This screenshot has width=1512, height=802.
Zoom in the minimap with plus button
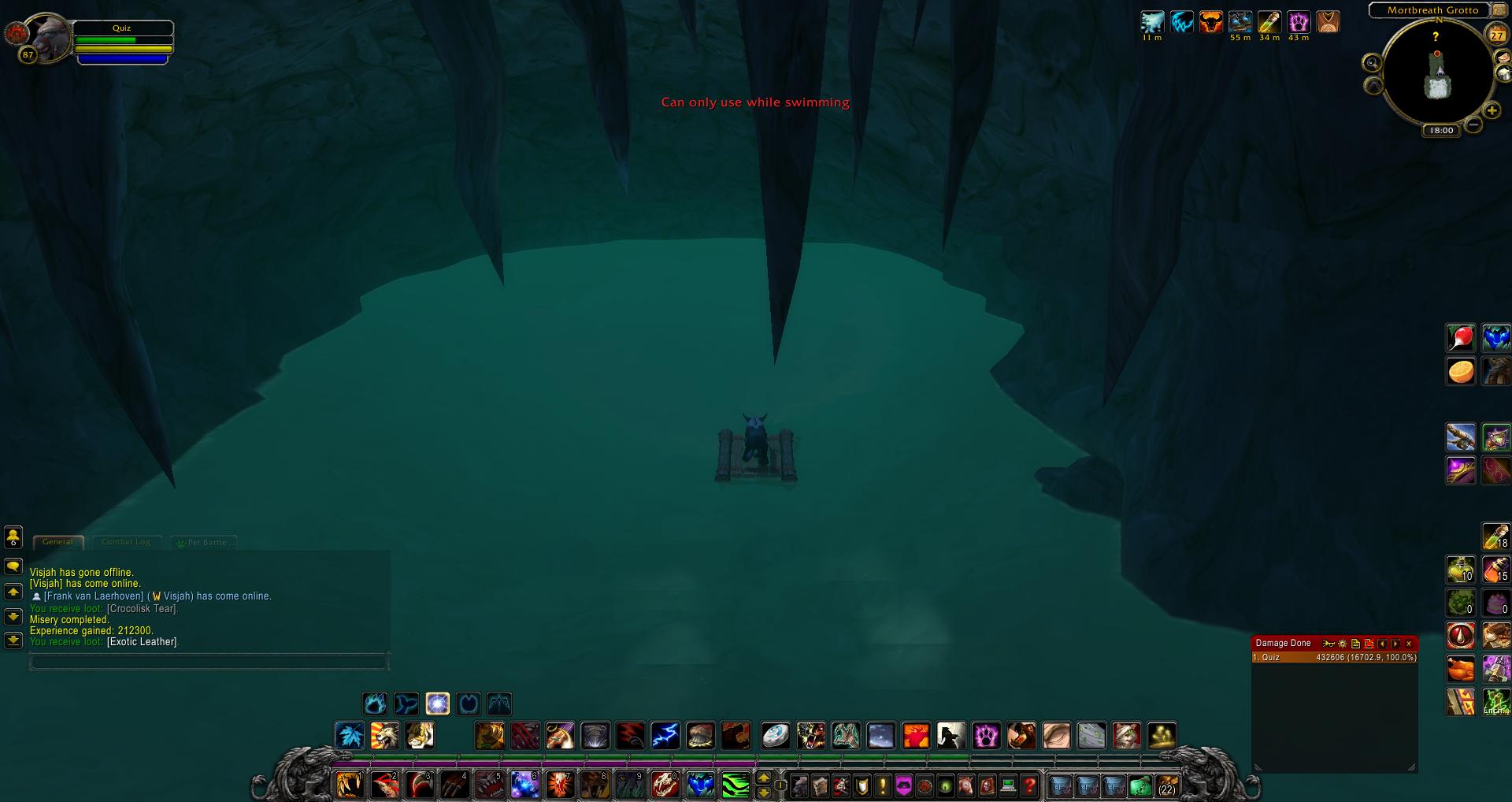tap(1492, 110)
